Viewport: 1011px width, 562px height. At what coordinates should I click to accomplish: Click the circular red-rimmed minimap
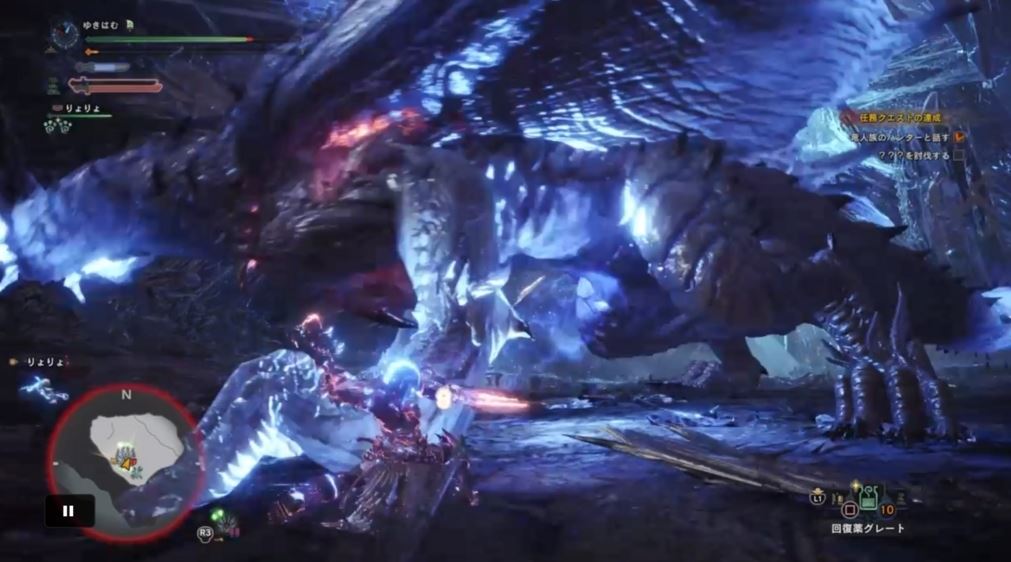tap(124, 462)
